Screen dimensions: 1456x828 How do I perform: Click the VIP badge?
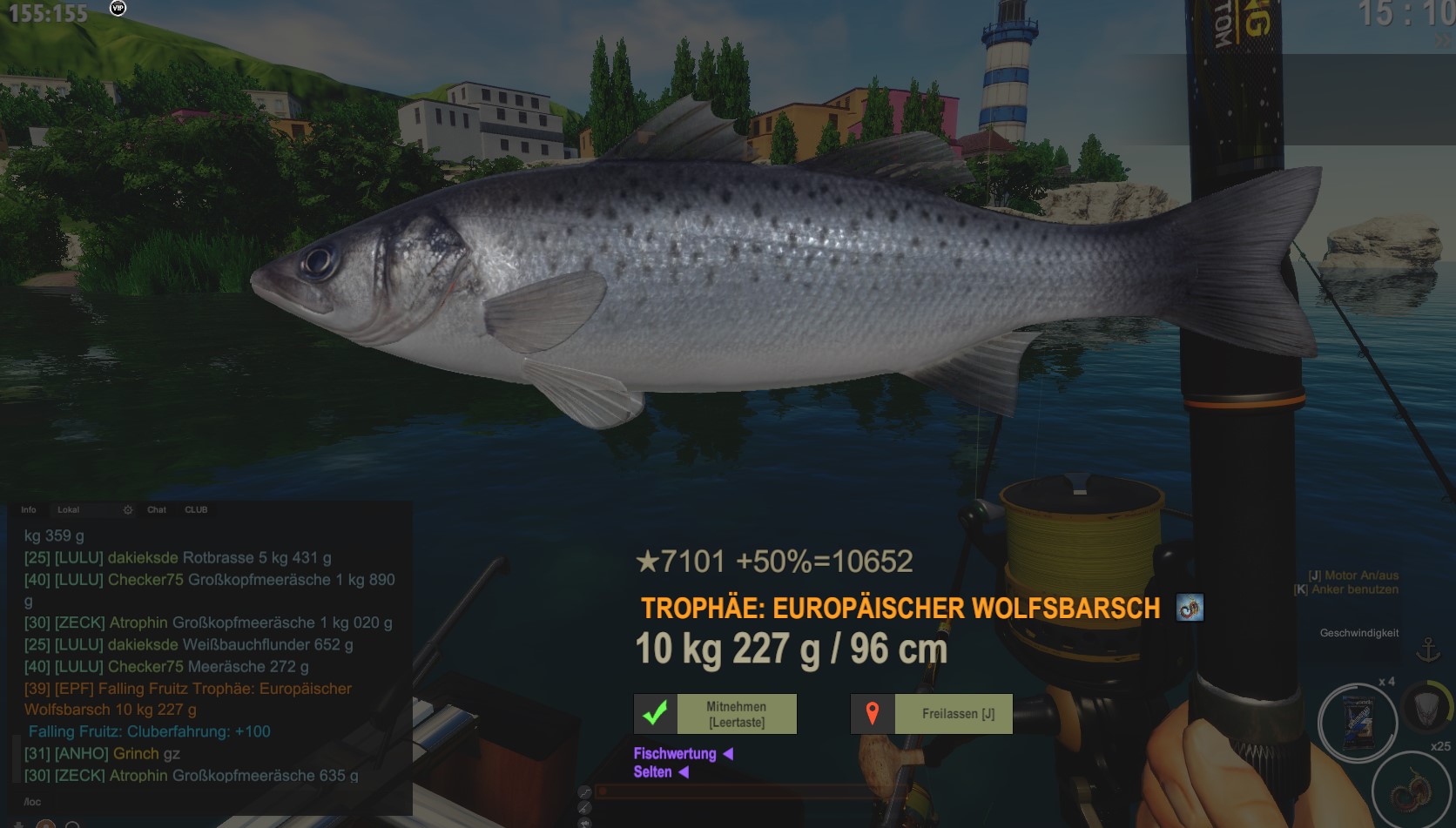[118, 8]
